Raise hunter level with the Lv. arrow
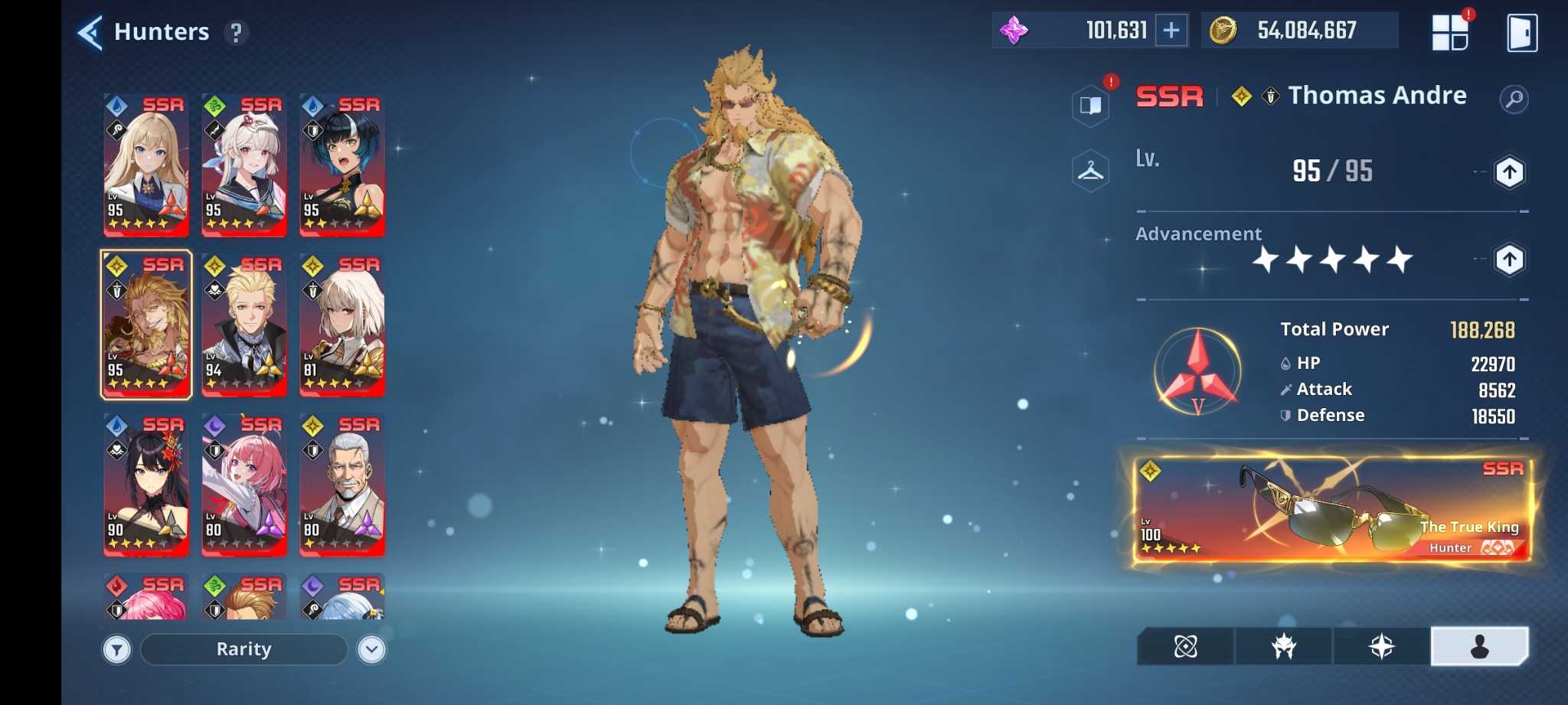The width and height of the screenshot is (1568, 705). tap(1509, 172)
